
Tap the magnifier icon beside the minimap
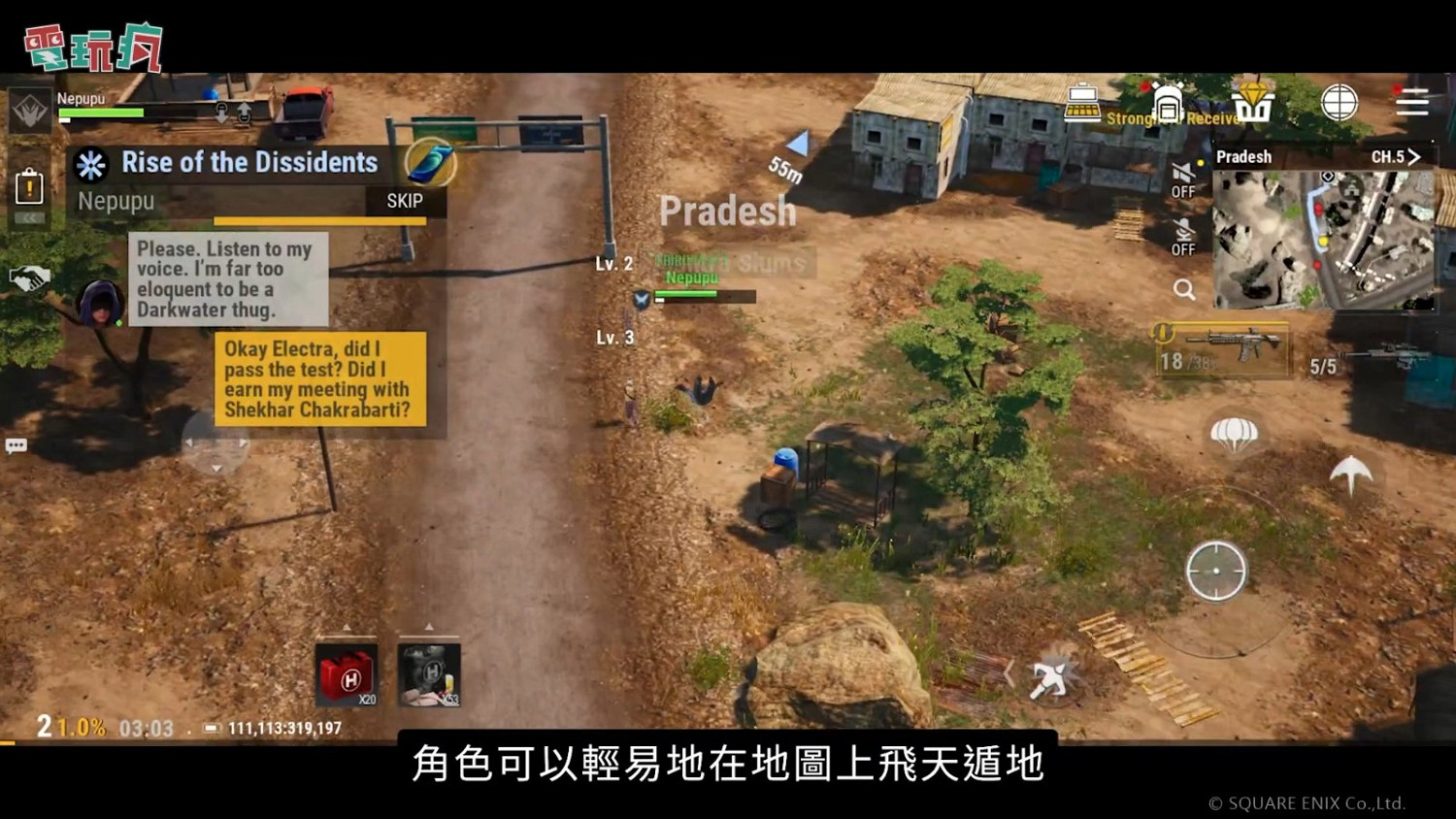click(1186, 289)
